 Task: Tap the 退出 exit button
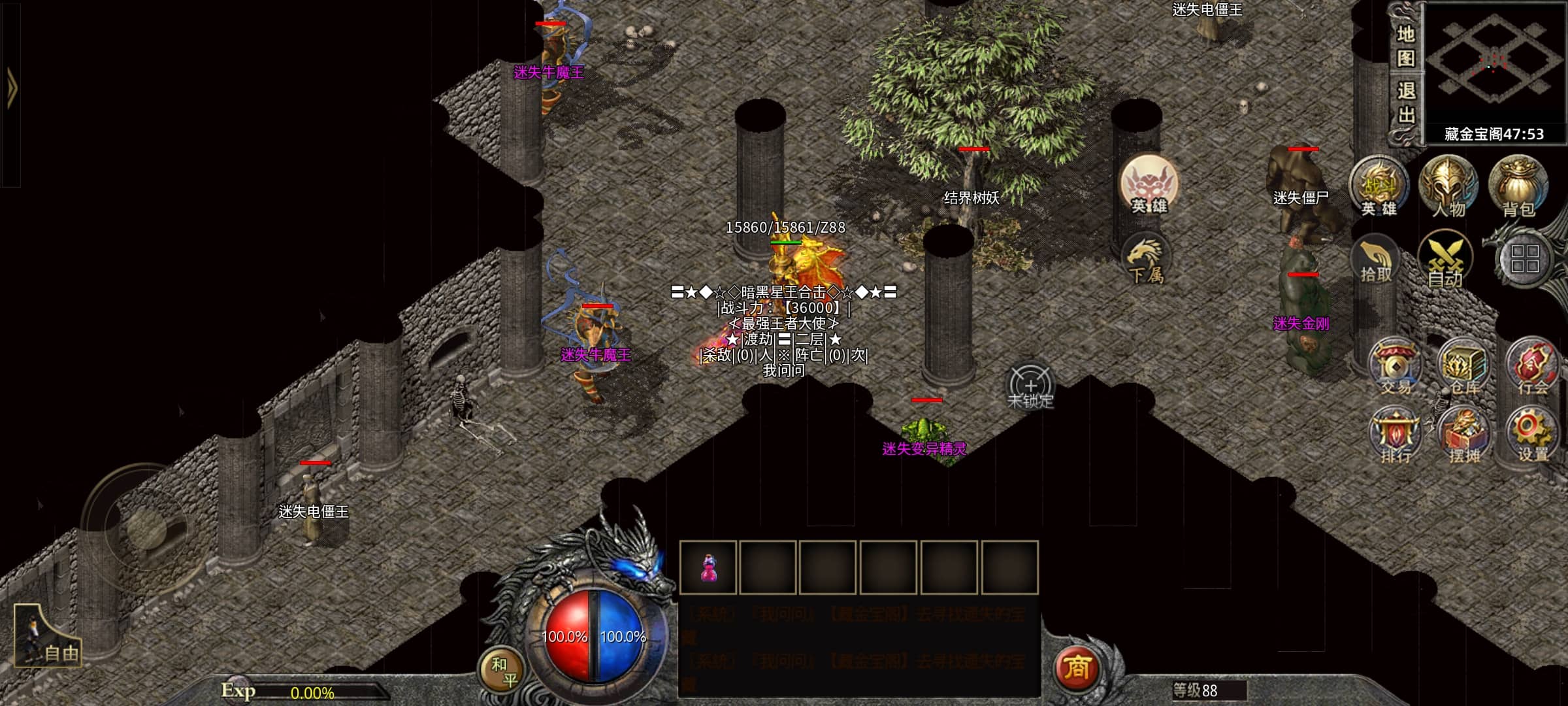1405,103
